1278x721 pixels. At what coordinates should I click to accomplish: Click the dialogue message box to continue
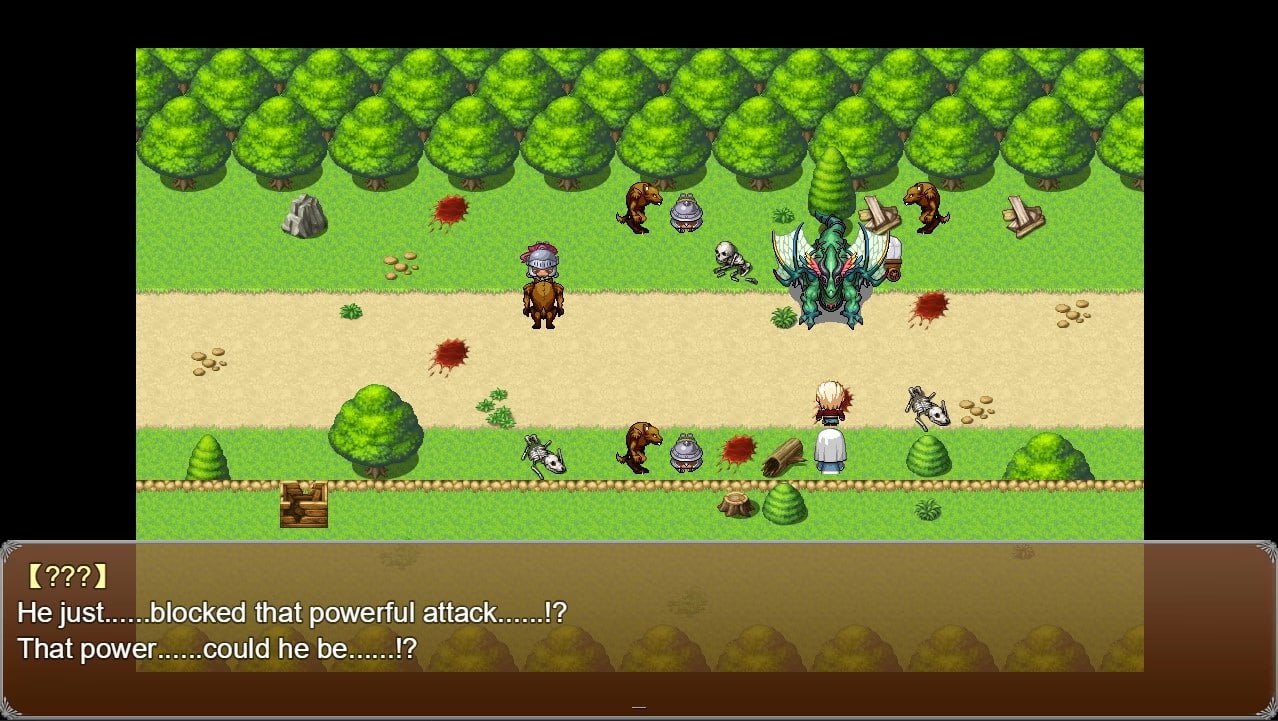point(638,630)
